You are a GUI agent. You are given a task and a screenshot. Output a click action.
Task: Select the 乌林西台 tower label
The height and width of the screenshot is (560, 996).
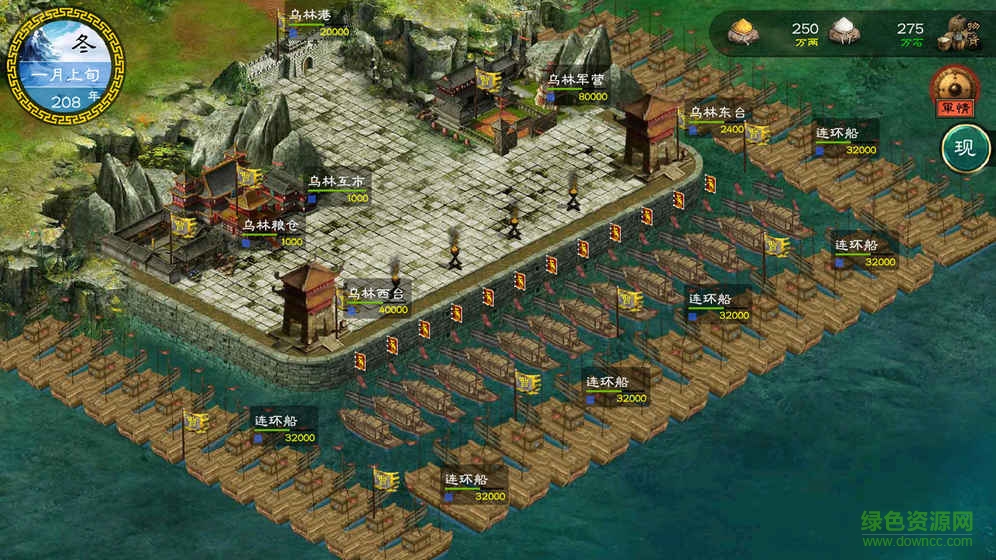(377, 295)
